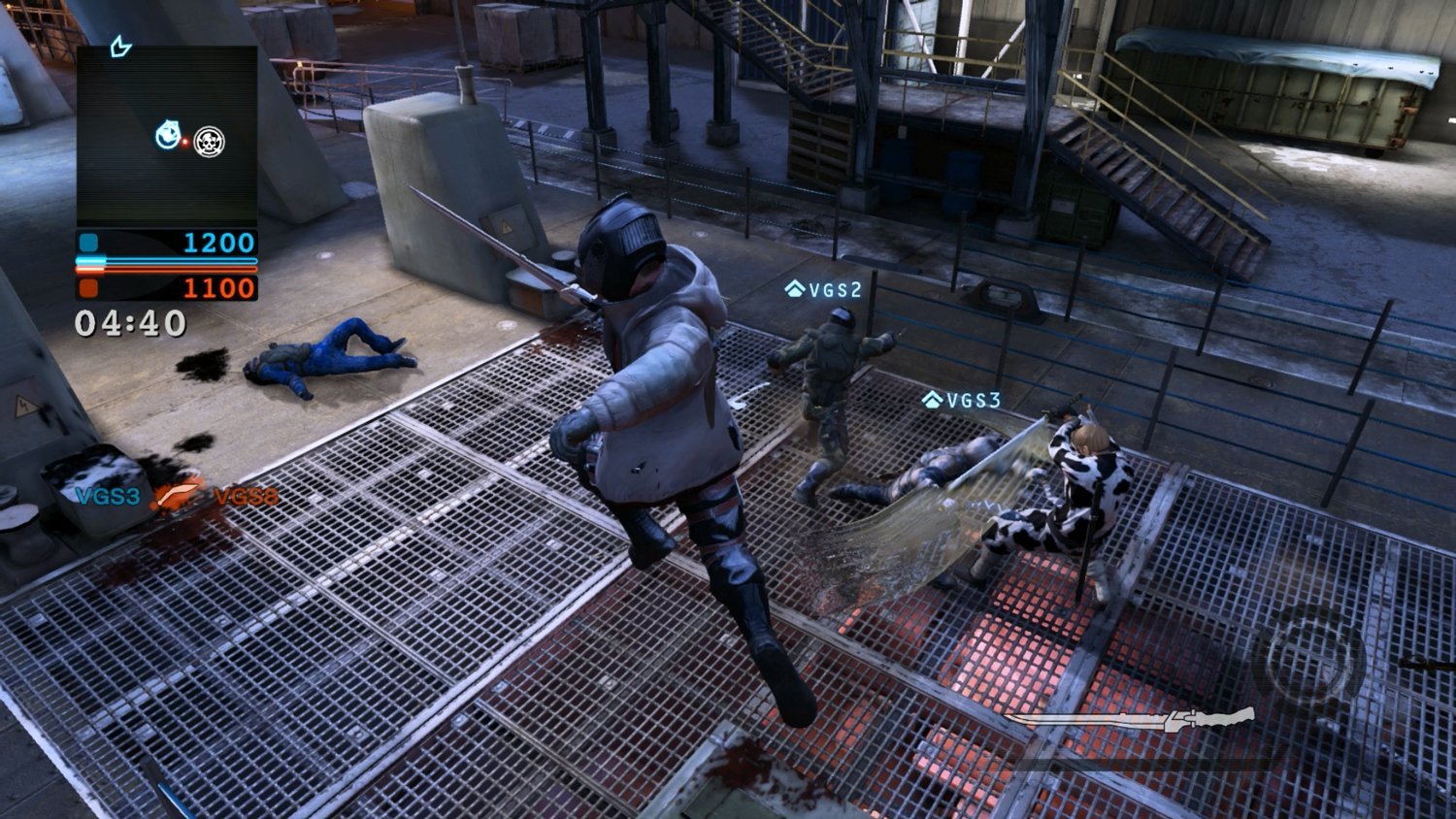Click the sword weapon icon

pos(1131,720)
